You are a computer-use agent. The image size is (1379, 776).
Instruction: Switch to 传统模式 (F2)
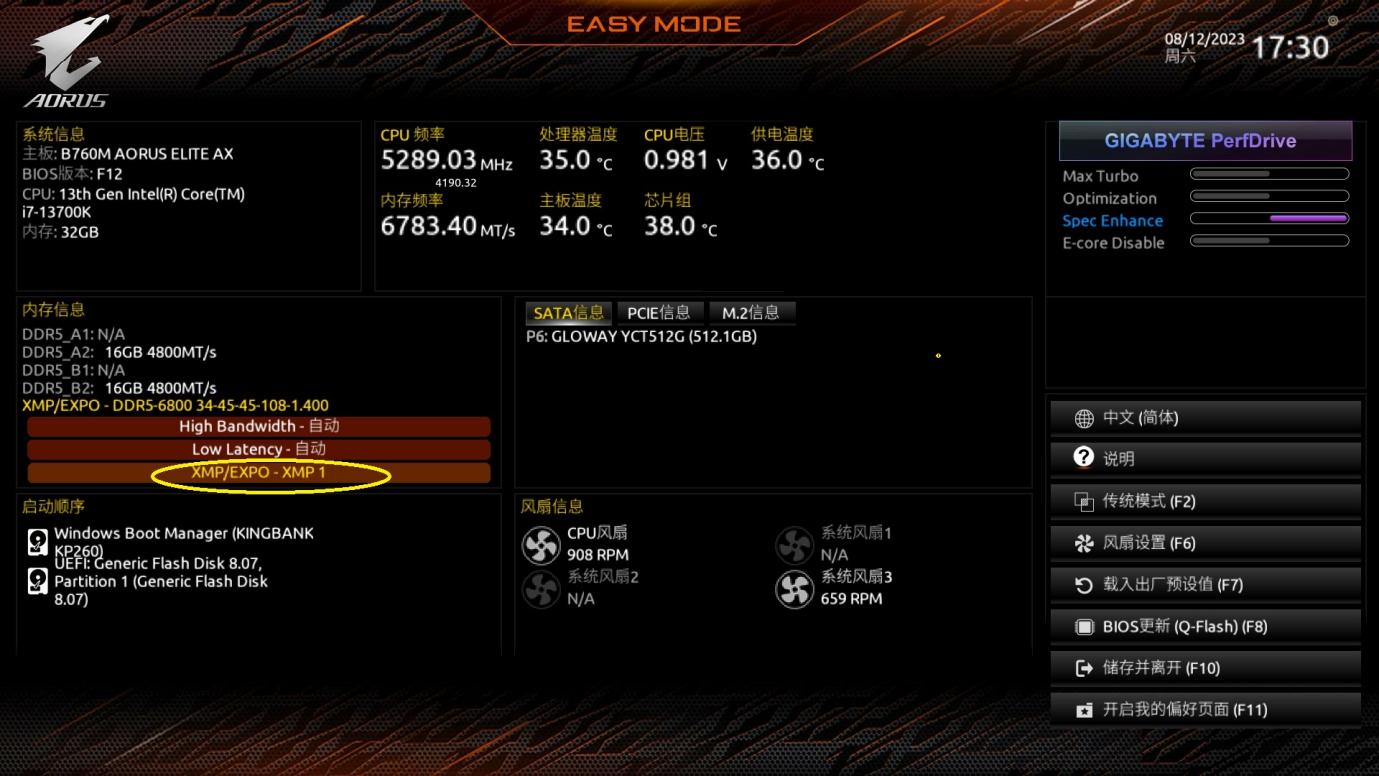(1205, 501)
